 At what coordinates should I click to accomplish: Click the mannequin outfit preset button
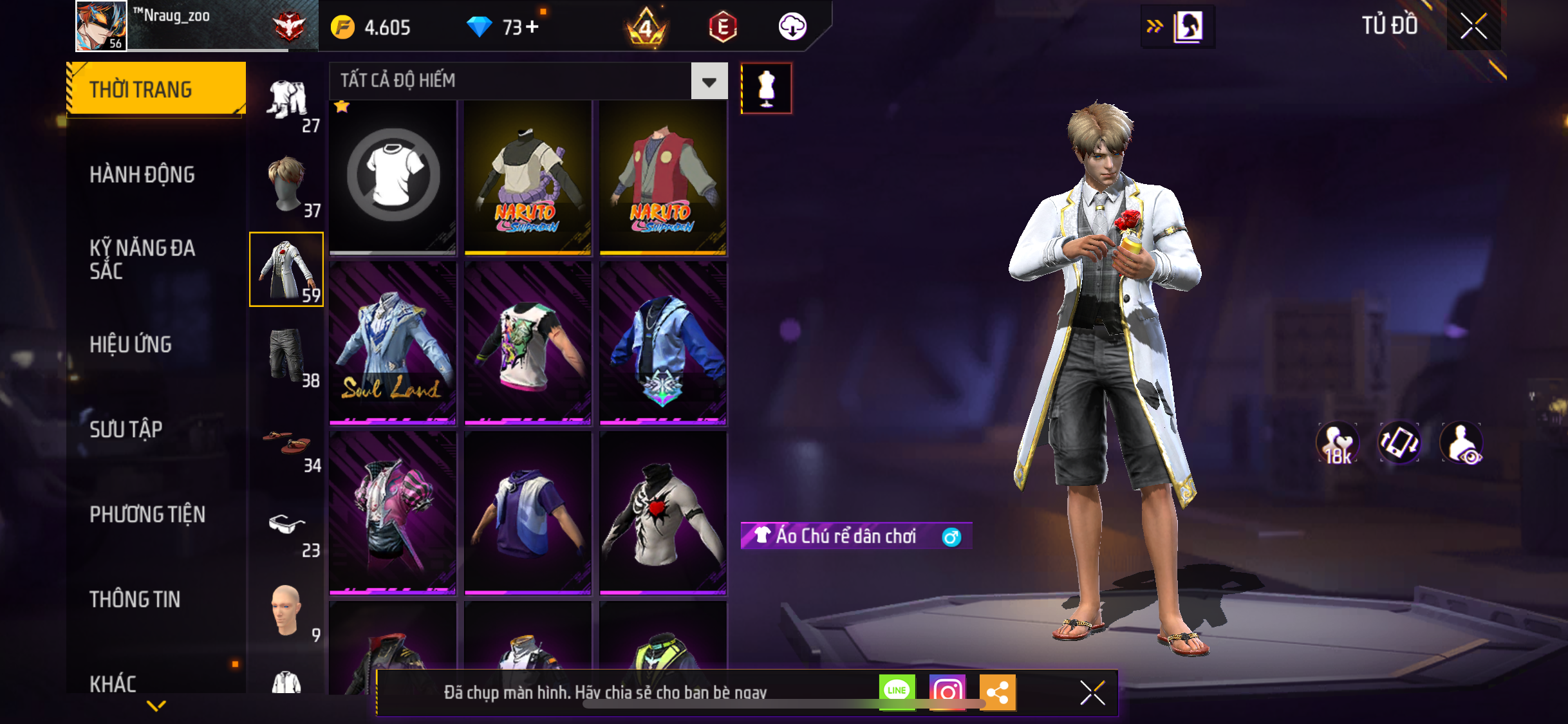(x=766, y=89)
